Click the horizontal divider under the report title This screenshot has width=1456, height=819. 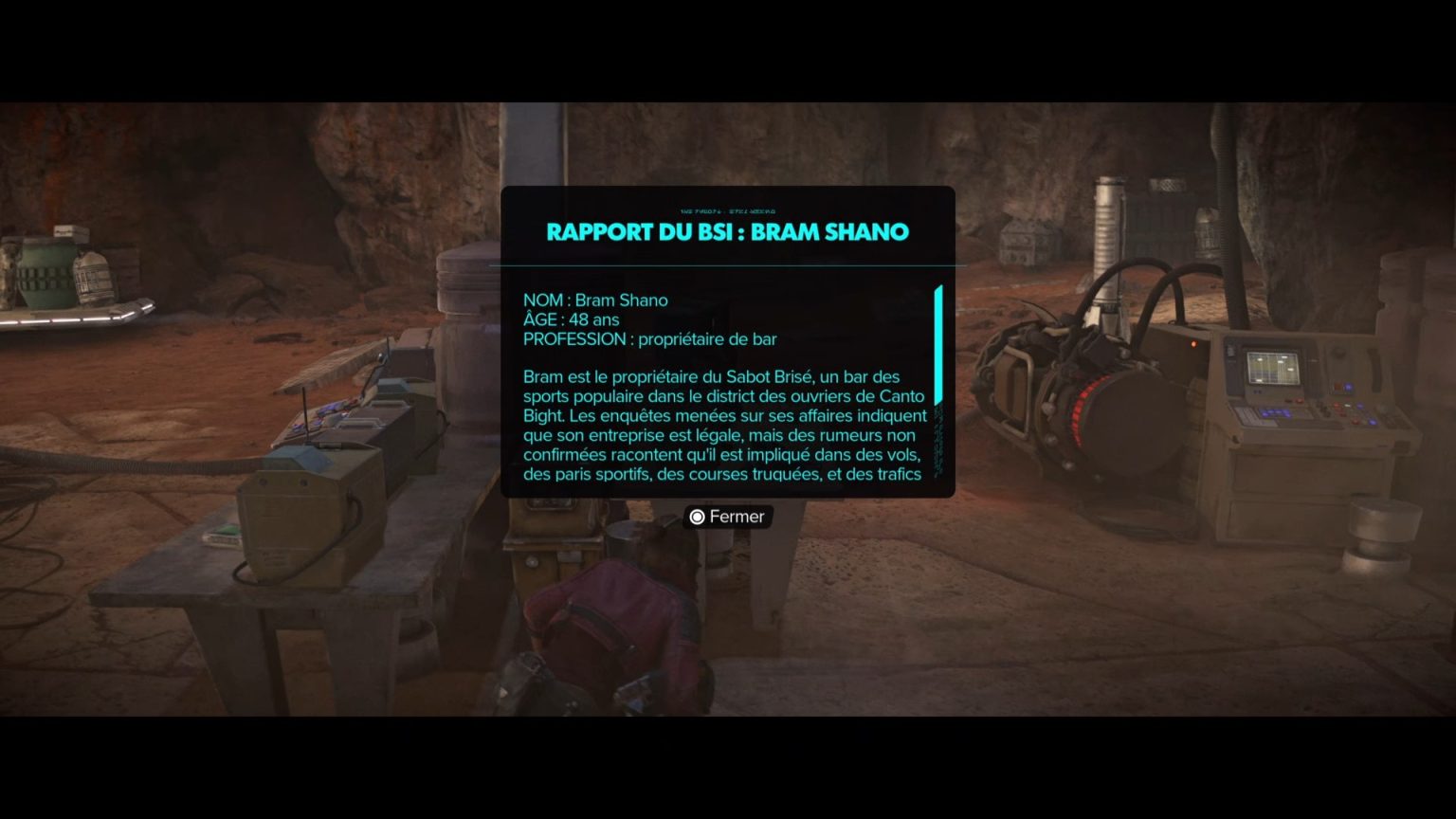(x=727, y=265)
